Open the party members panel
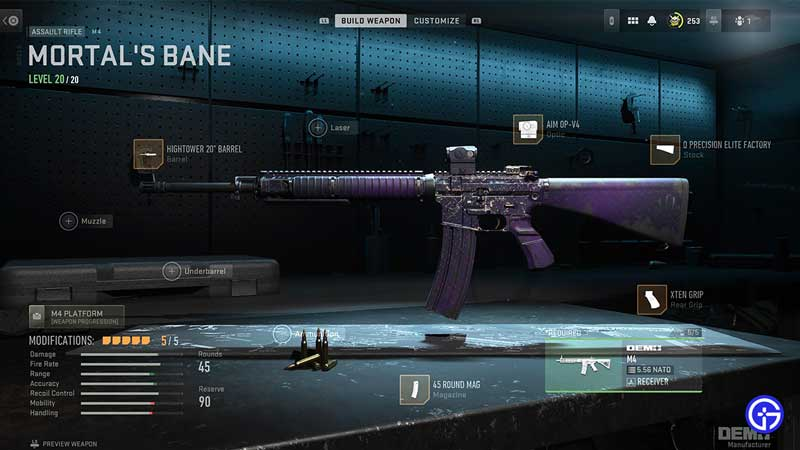Screen dimensions: 800x450 pyautogui.click(x=741, y=20)
